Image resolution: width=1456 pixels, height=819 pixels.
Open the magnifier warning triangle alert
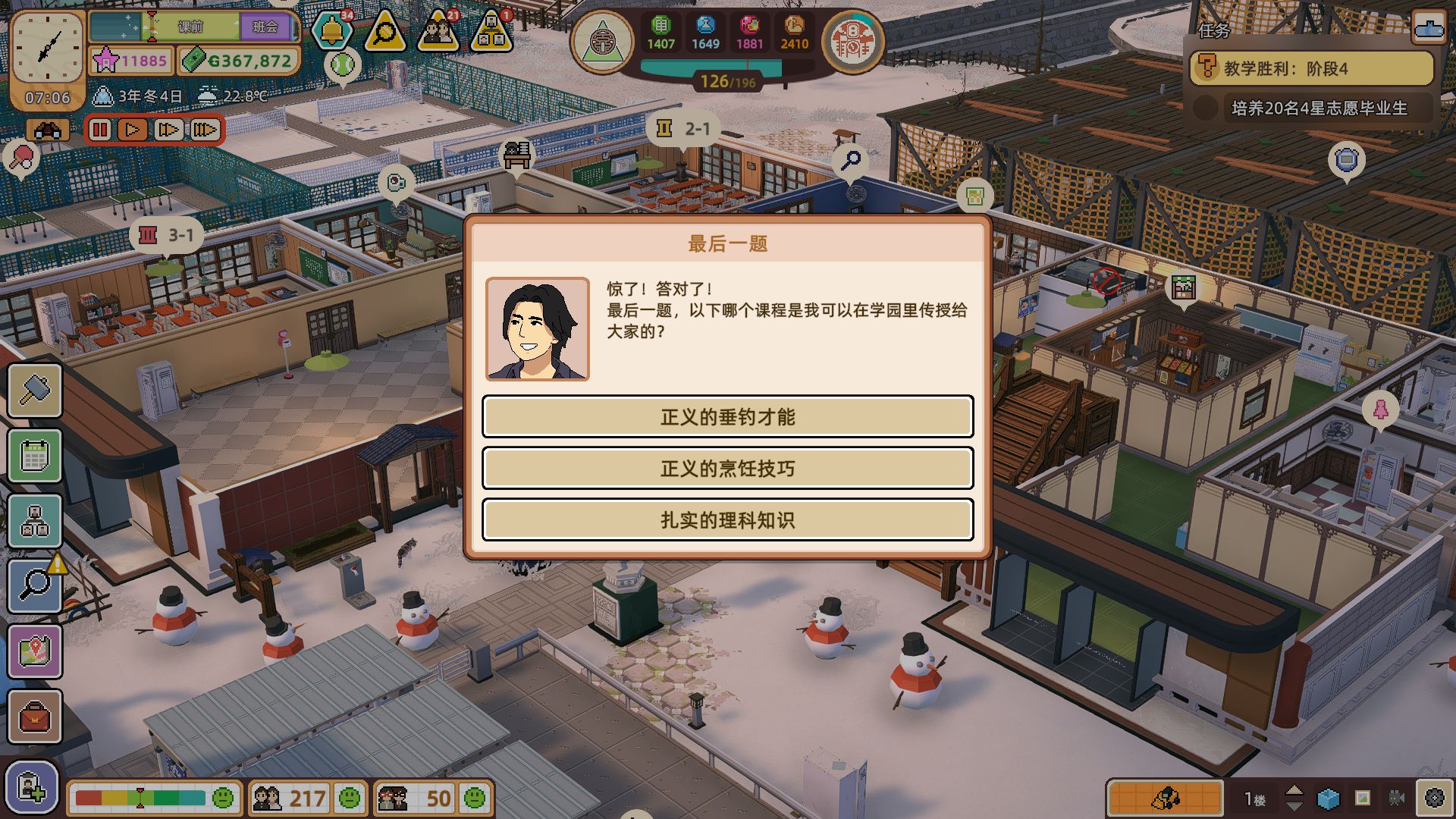[384, 32]
